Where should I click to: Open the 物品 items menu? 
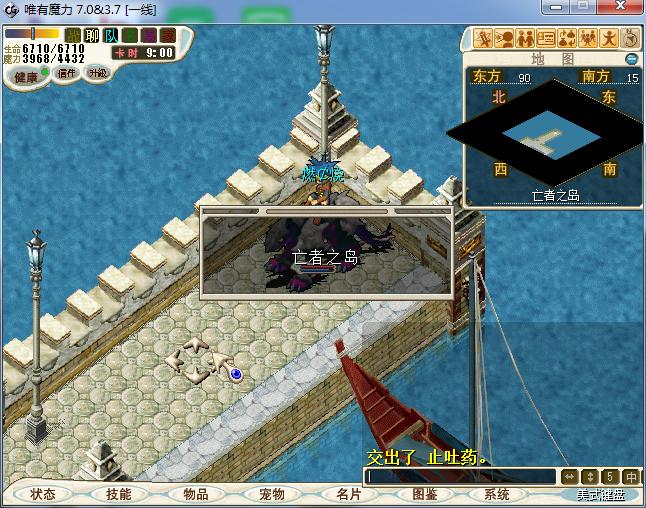click(195, 494)
